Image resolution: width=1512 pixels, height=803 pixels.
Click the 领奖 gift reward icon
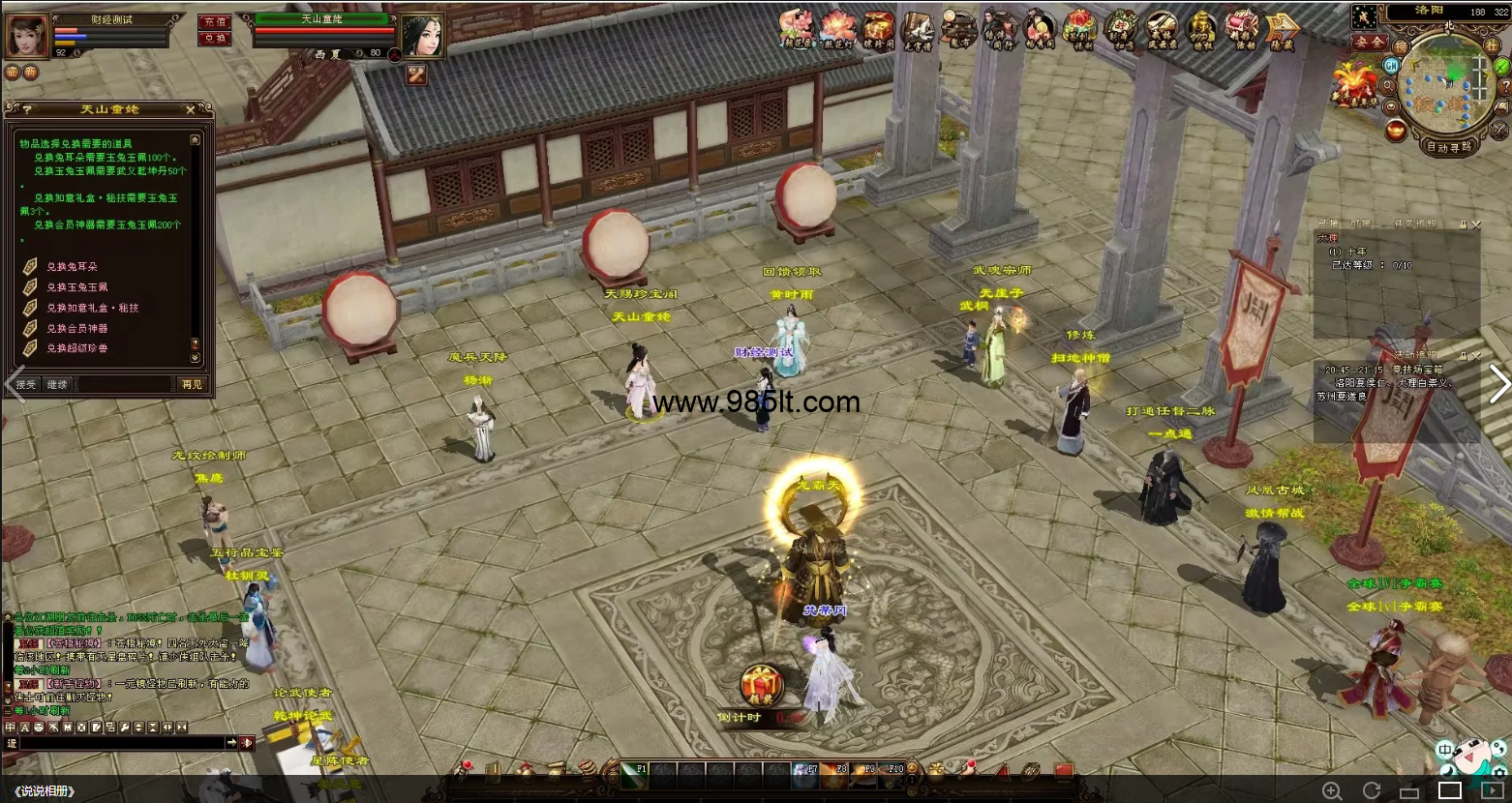[x=762, y=684]
